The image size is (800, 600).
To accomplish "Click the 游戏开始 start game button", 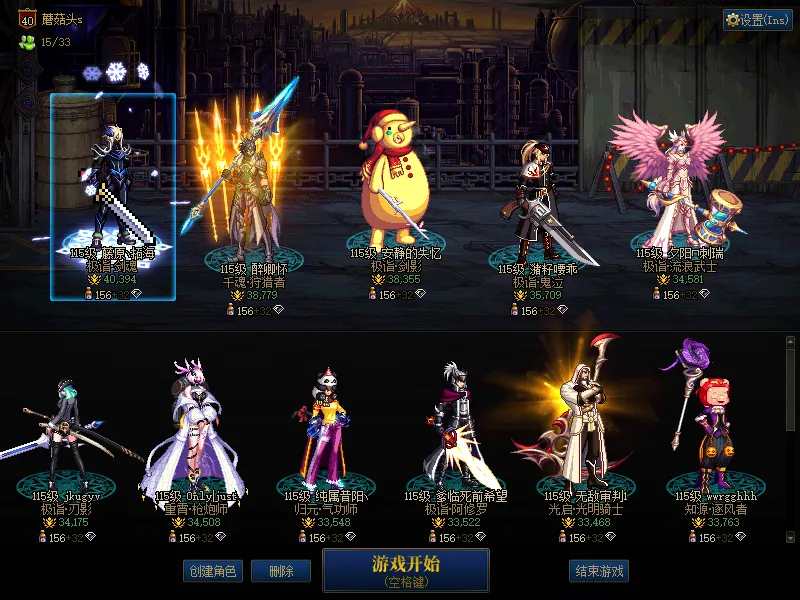I will (x=405, y=569).
